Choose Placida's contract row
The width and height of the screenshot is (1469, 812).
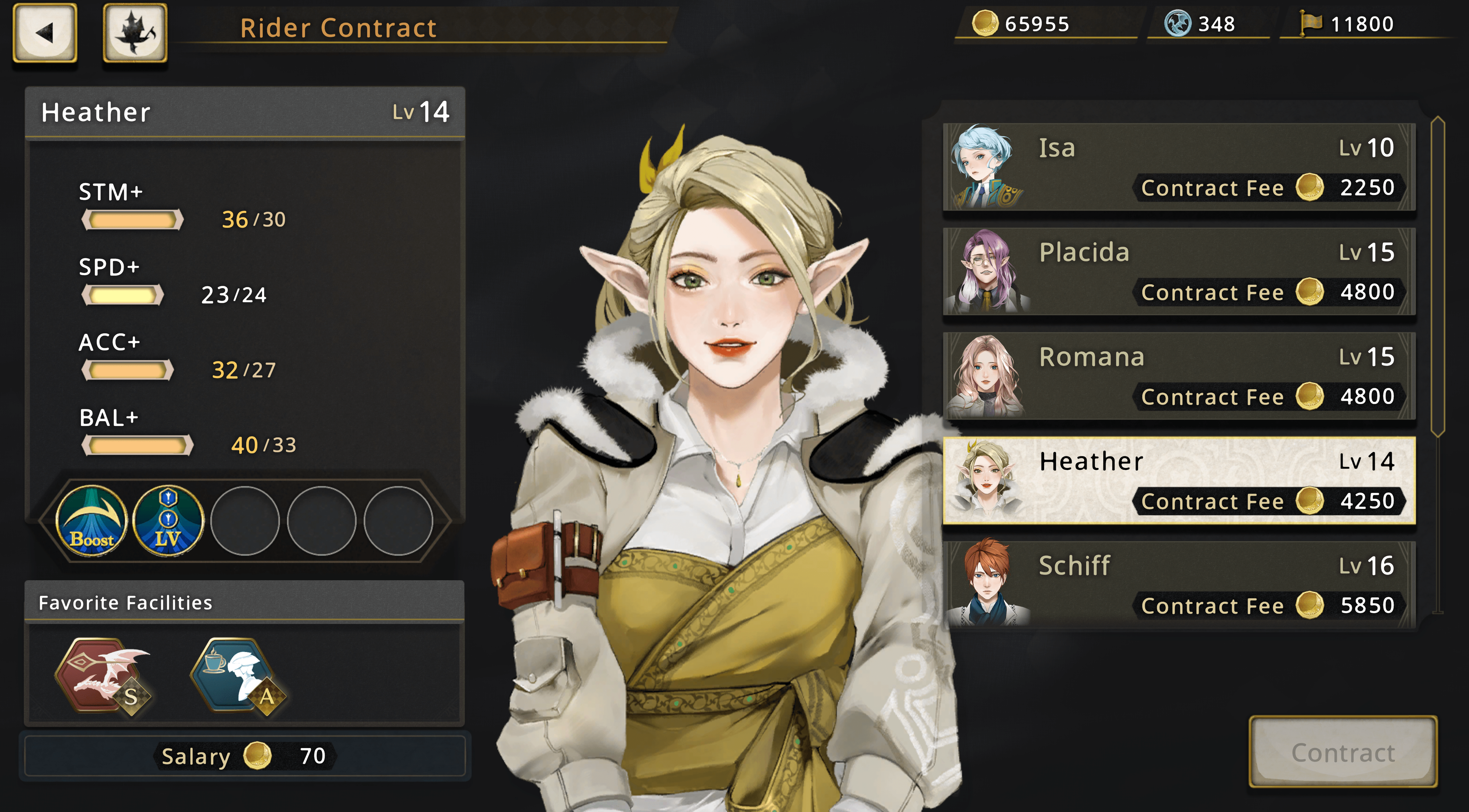pyautogui.click(x=1179, y=272)
